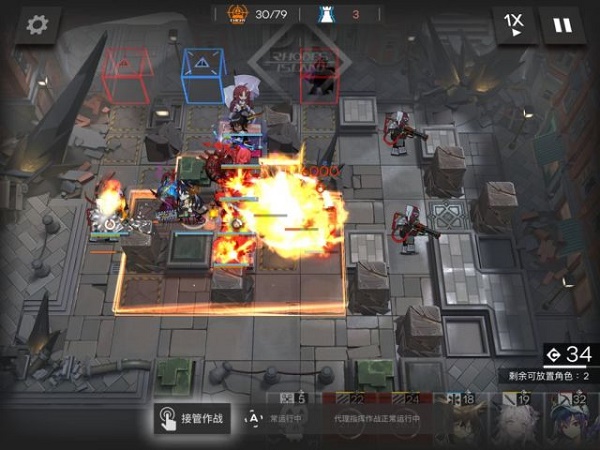Pause the battle
The width and height of the screenshot is (600, 450).
click(x=563, y=24)
